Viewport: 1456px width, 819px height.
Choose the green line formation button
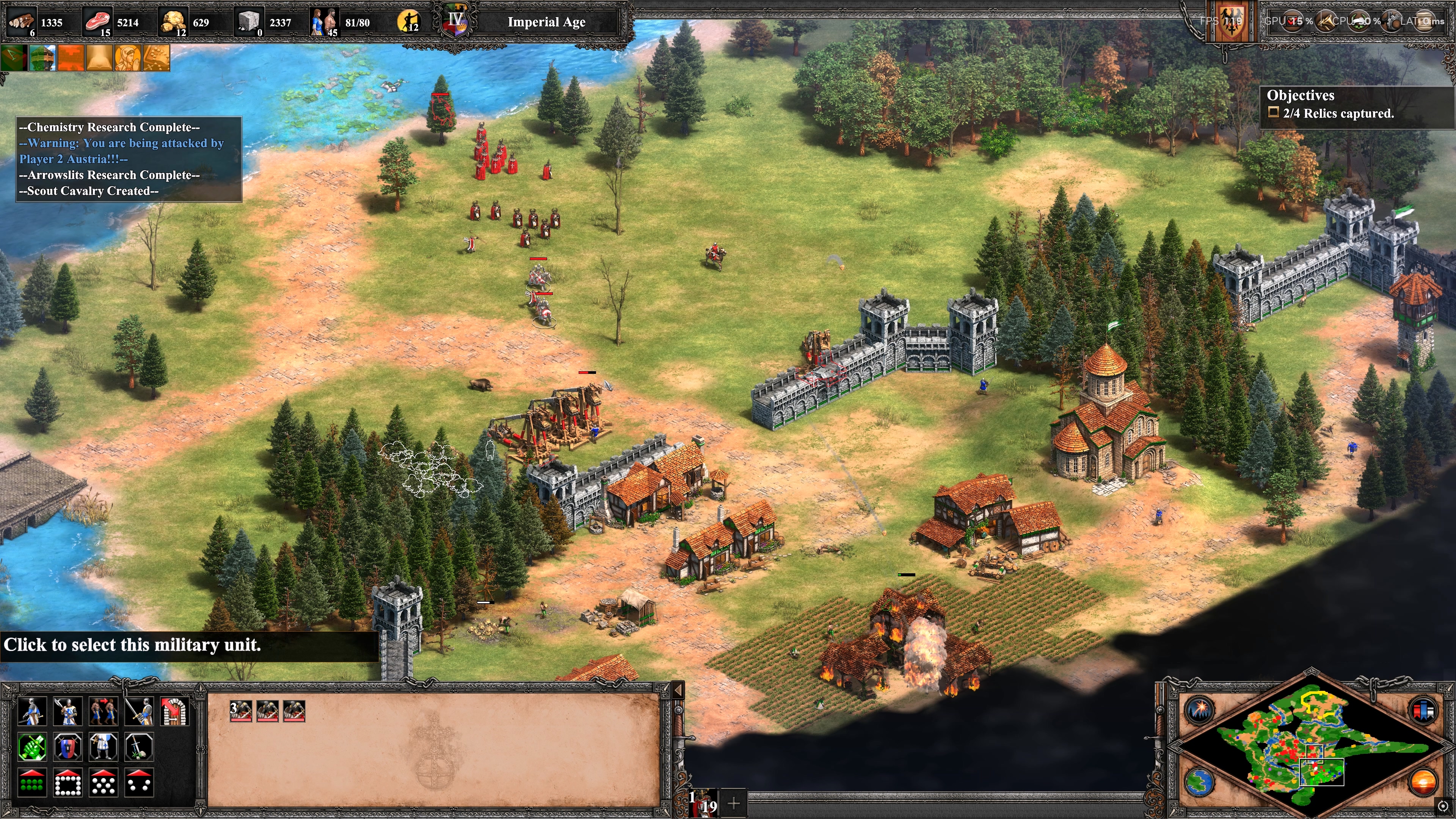point(31,782)
